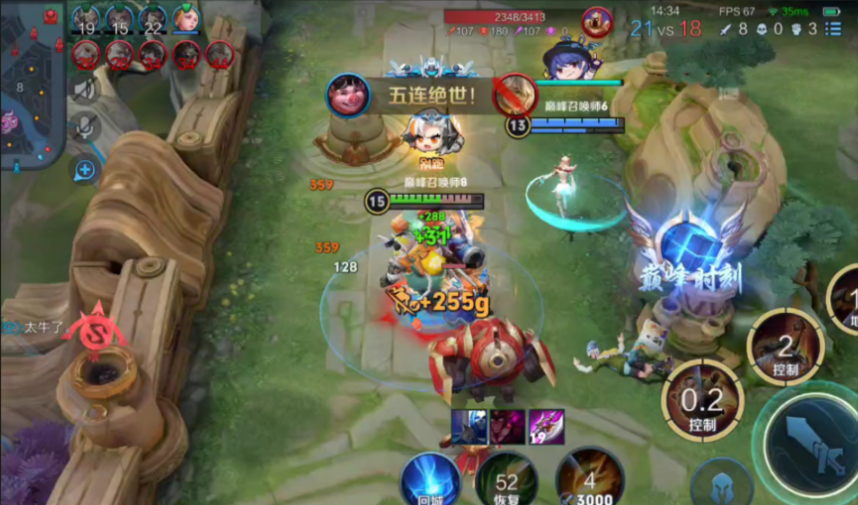Select the blonde teammate portrait
Screen dimensions: 858x505
coord(186,19)
